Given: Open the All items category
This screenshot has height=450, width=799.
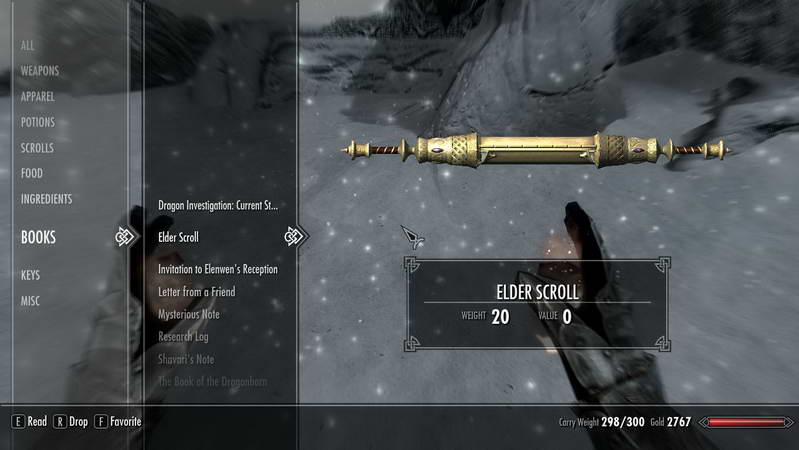Looking at the screenshot, I should tap(28, 46).
